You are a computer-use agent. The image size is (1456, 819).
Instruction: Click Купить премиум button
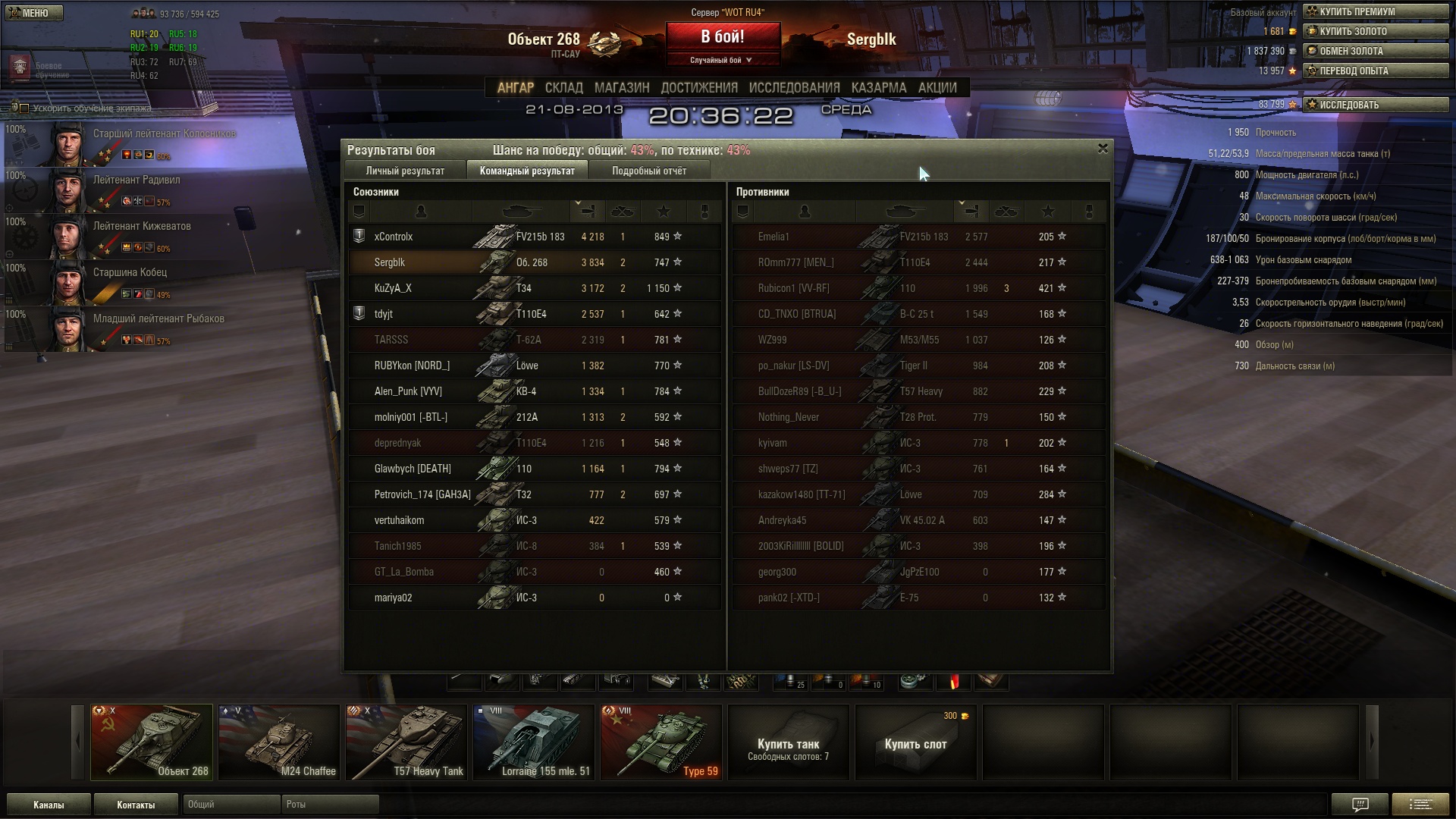(x=1375, y=11)
